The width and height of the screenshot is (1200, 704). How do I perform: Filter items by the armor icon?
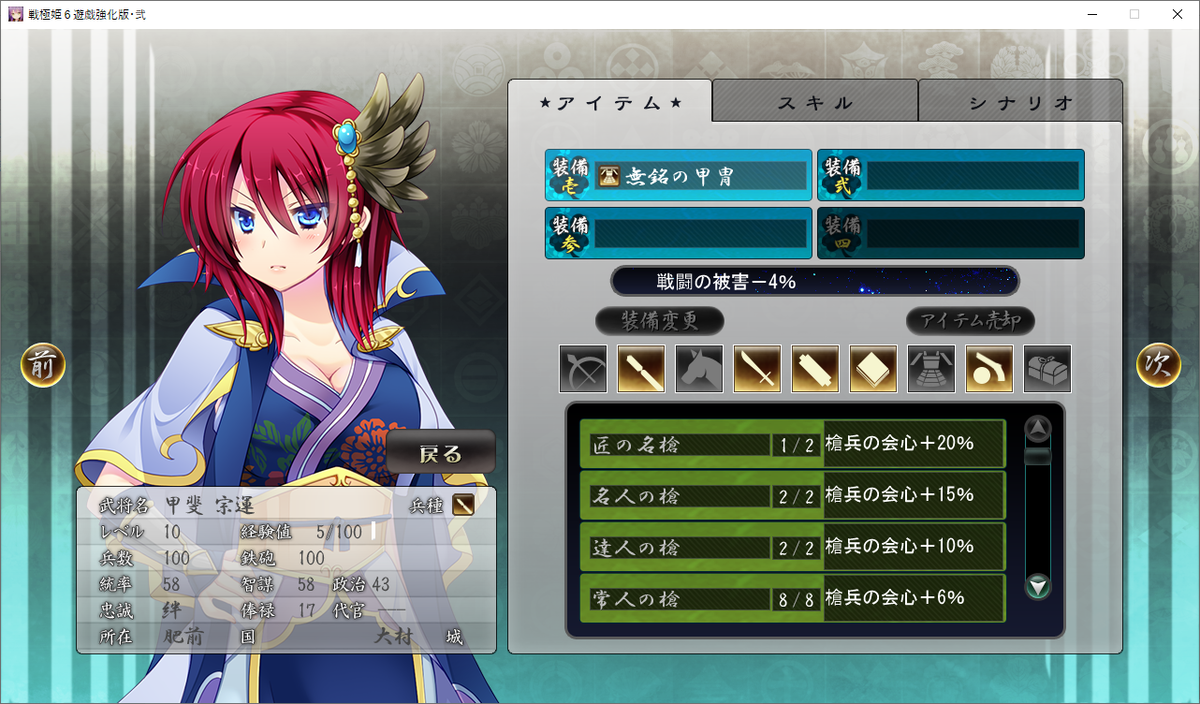point(931,369)
